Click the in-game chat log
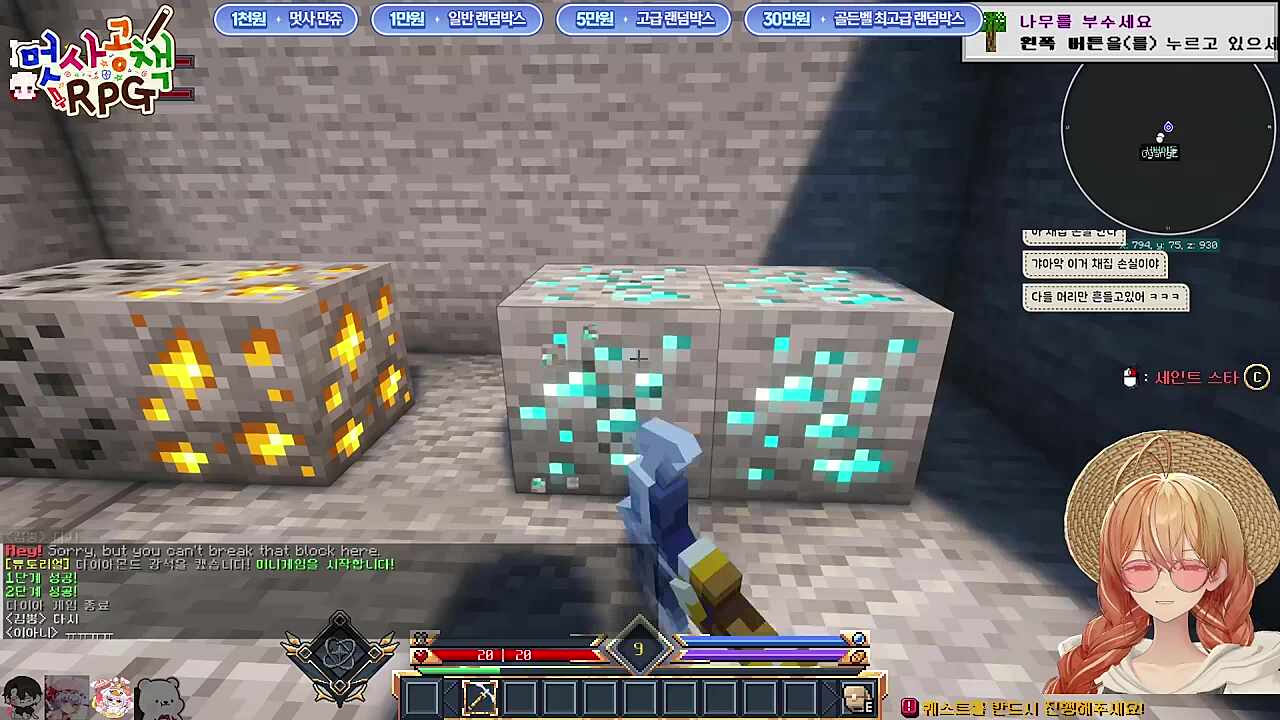1280x720 pixels. point(200,590)
